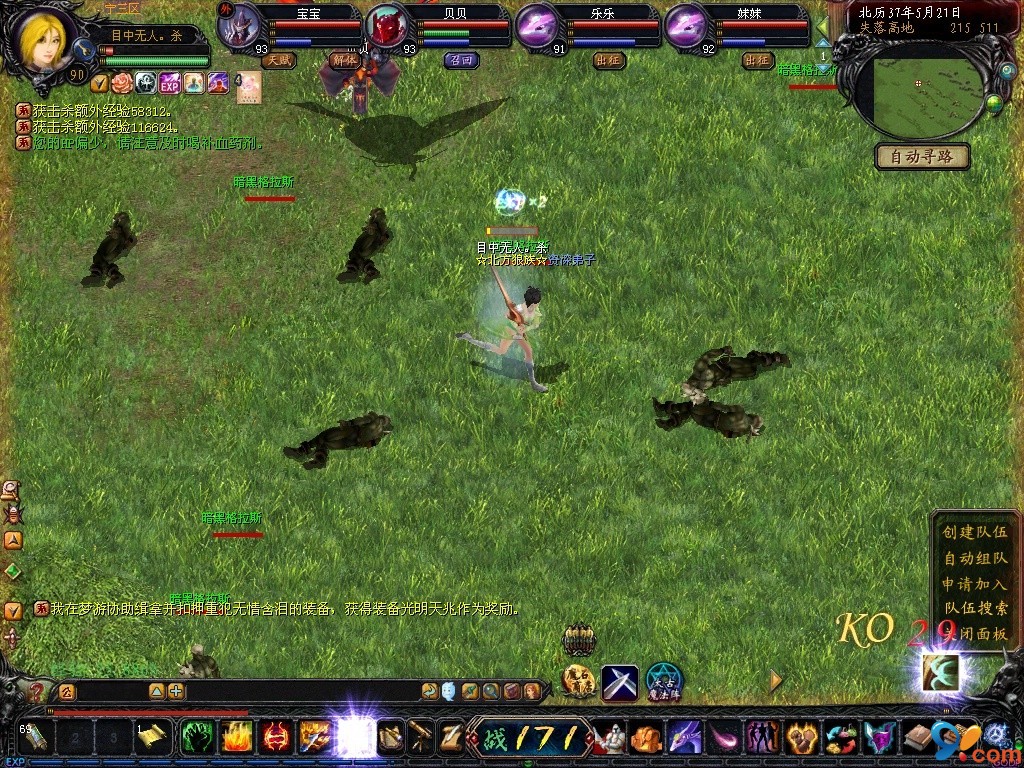1024x768 pixels.
Task: Choose 申请加入 to request joining
Action: point(974,584)
